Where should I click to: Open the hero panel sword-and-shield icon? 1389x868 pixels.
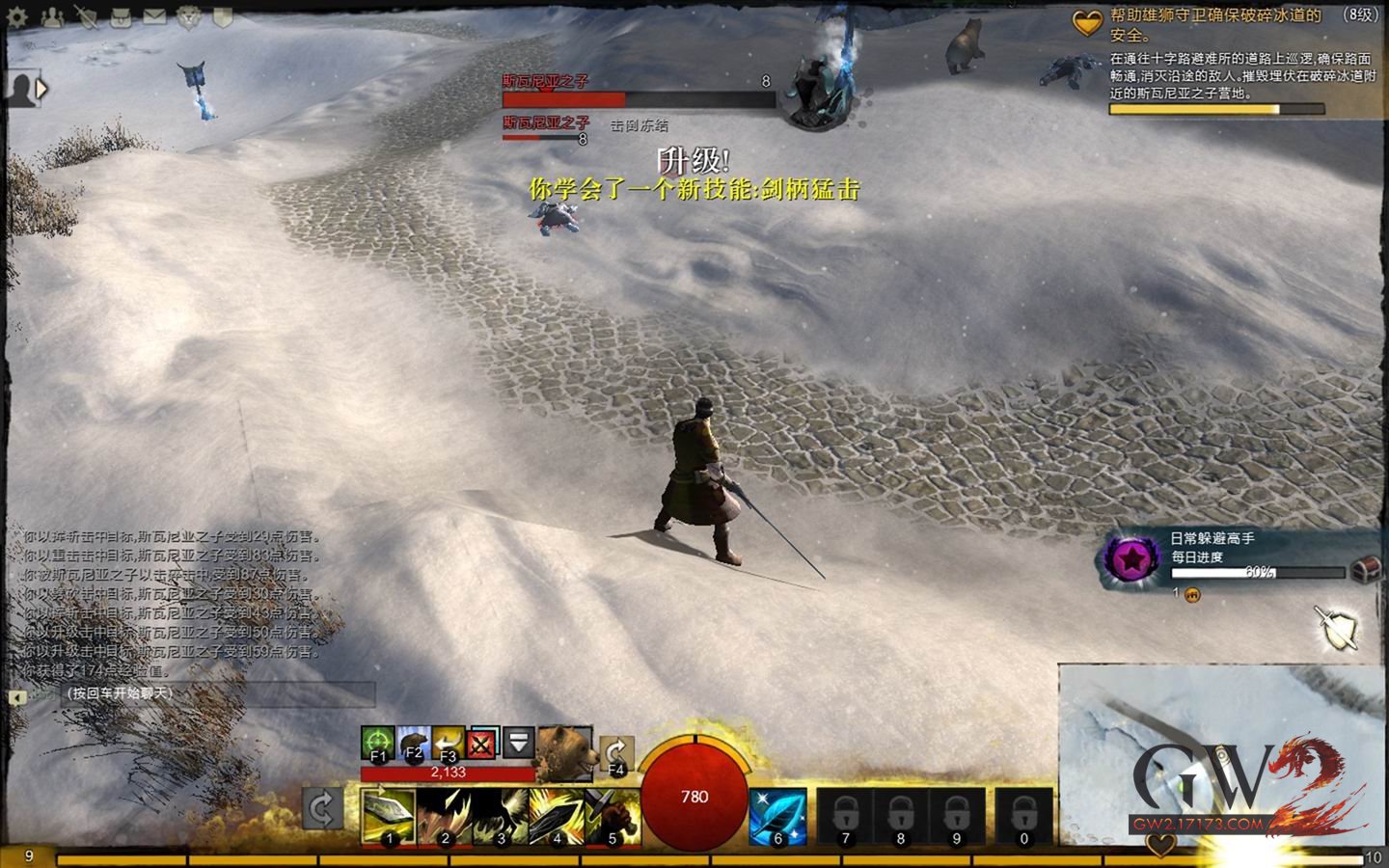[x=87, y=16]
